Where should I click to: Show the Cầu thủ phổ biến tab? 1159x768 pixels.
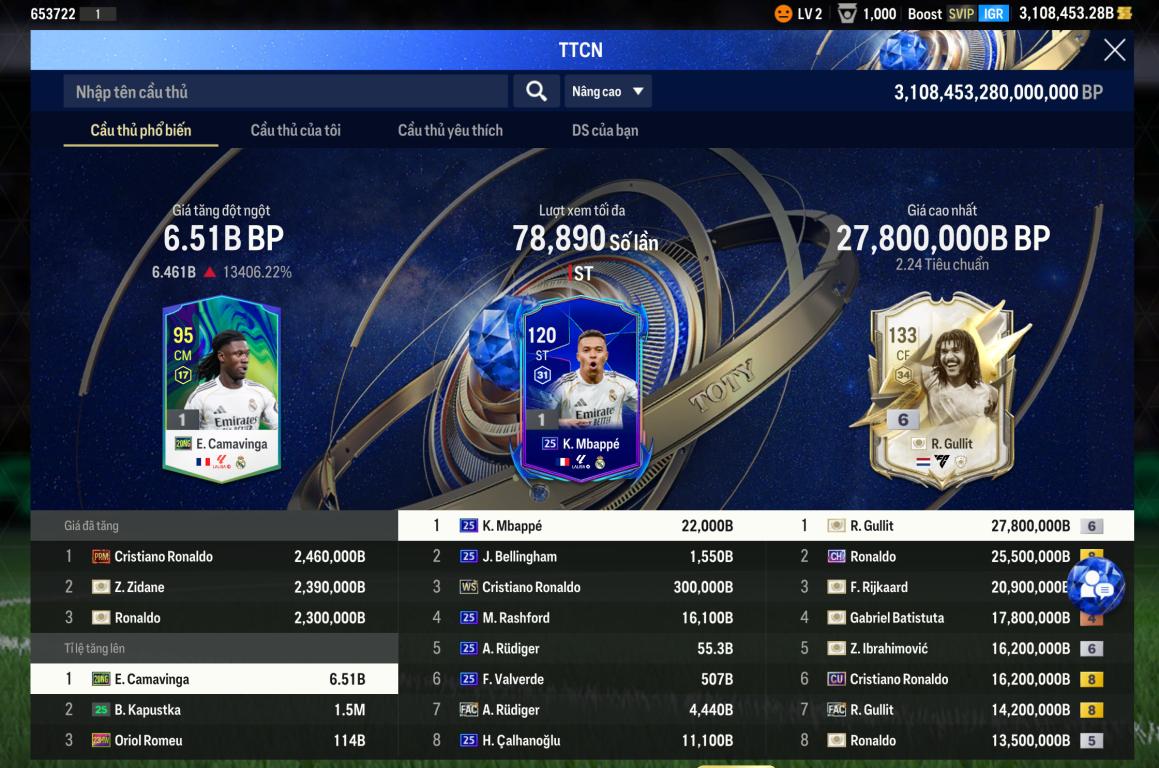141,130
